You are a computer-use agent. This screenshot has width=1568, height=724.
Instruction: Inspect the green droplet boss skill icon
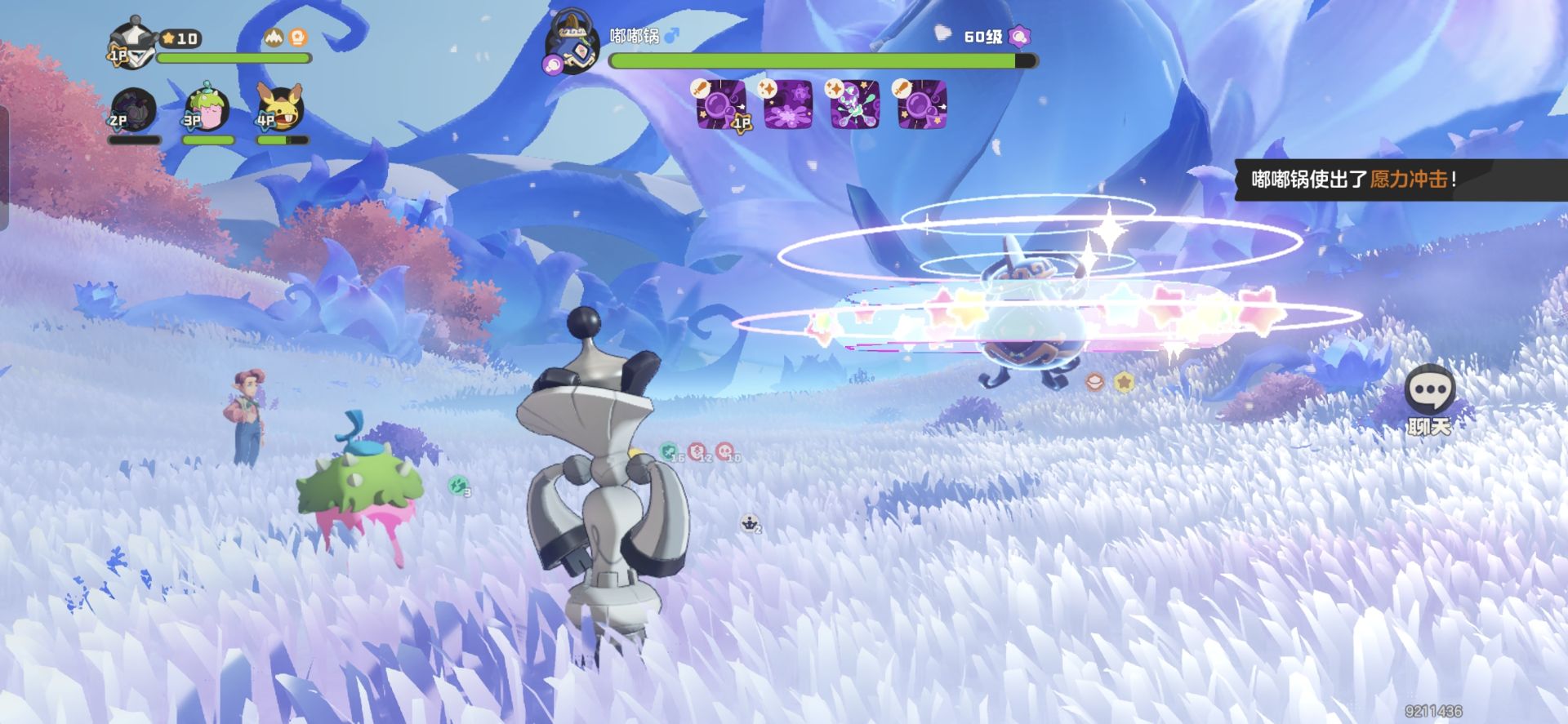pyautogui.click(x=854, y=104)
